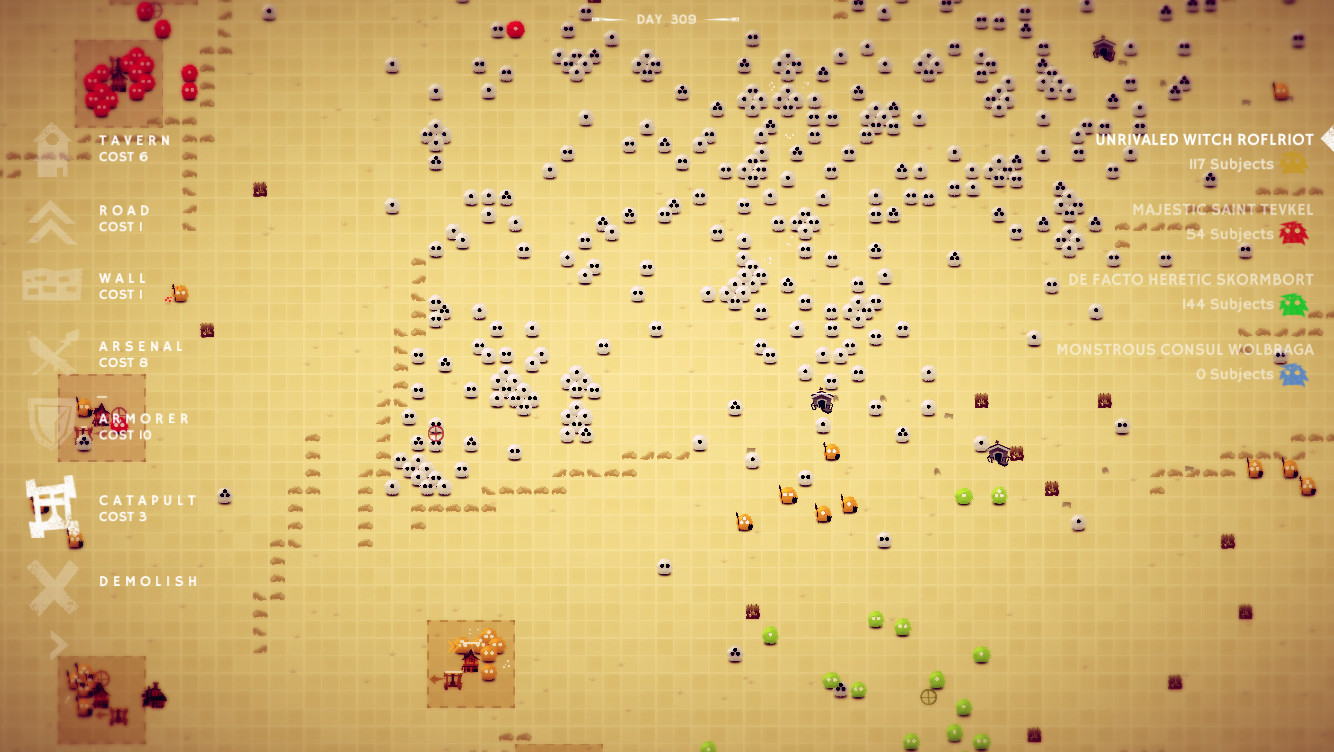The height and width of the screenshot is (752, 1334).
Task: Click the yellow Roflriot faction creature icon
Action: tap(1295, 163)
